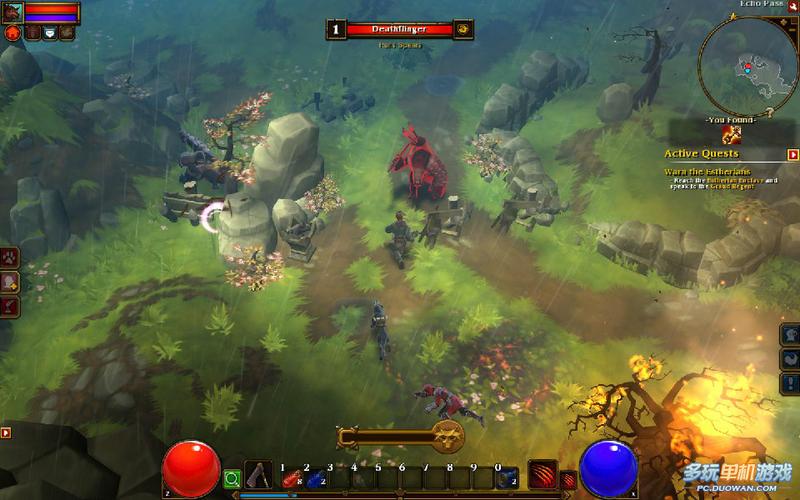Click the green magnifier button by the hotbar

[232, 479]
